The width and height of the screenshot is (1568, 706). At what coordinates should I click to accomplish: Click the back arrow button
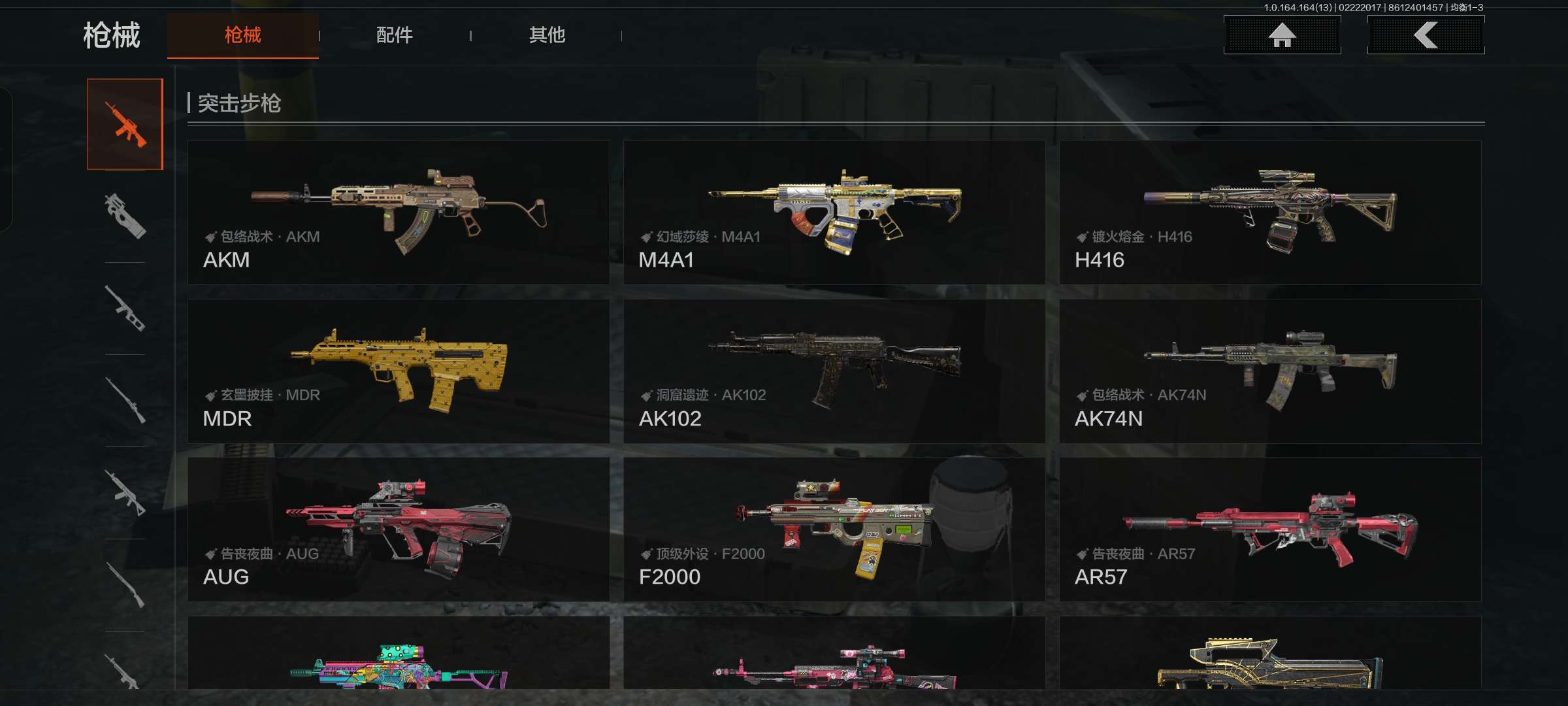1426,35
